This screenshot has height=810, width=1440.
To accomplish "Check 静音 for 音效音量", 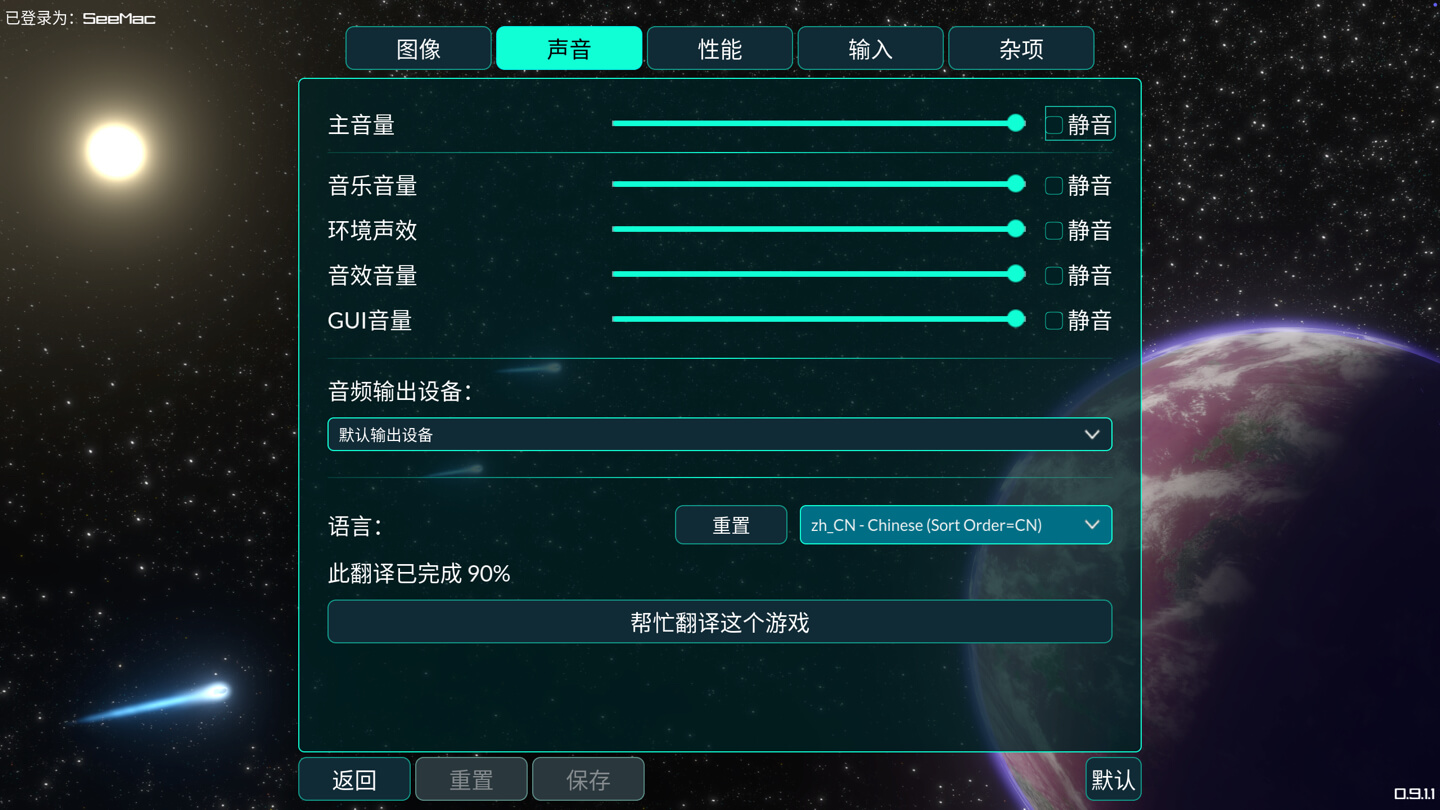I will [x=1054, y=276].
